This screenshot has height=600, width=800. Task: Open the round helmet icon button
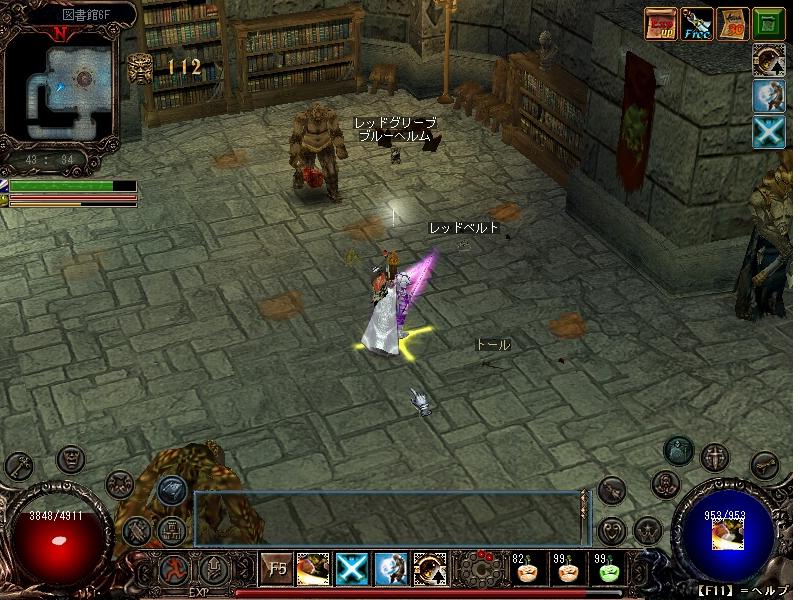click(x=680, y=451)
